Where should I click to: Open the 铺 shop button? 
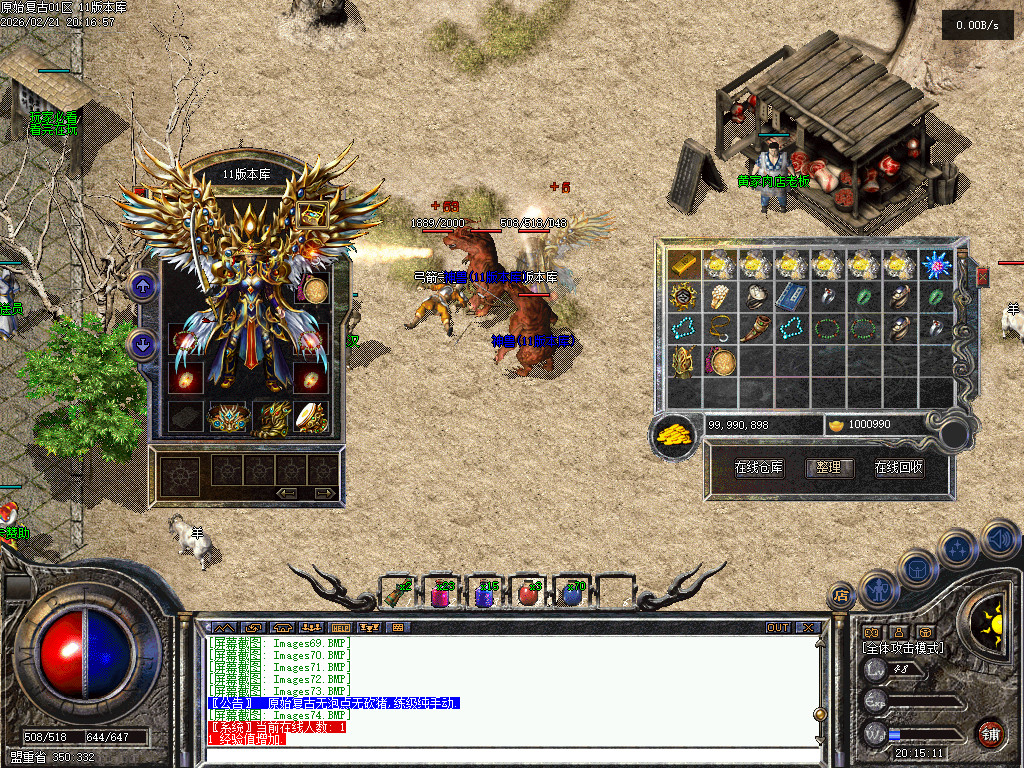click(x=989, y=735)
